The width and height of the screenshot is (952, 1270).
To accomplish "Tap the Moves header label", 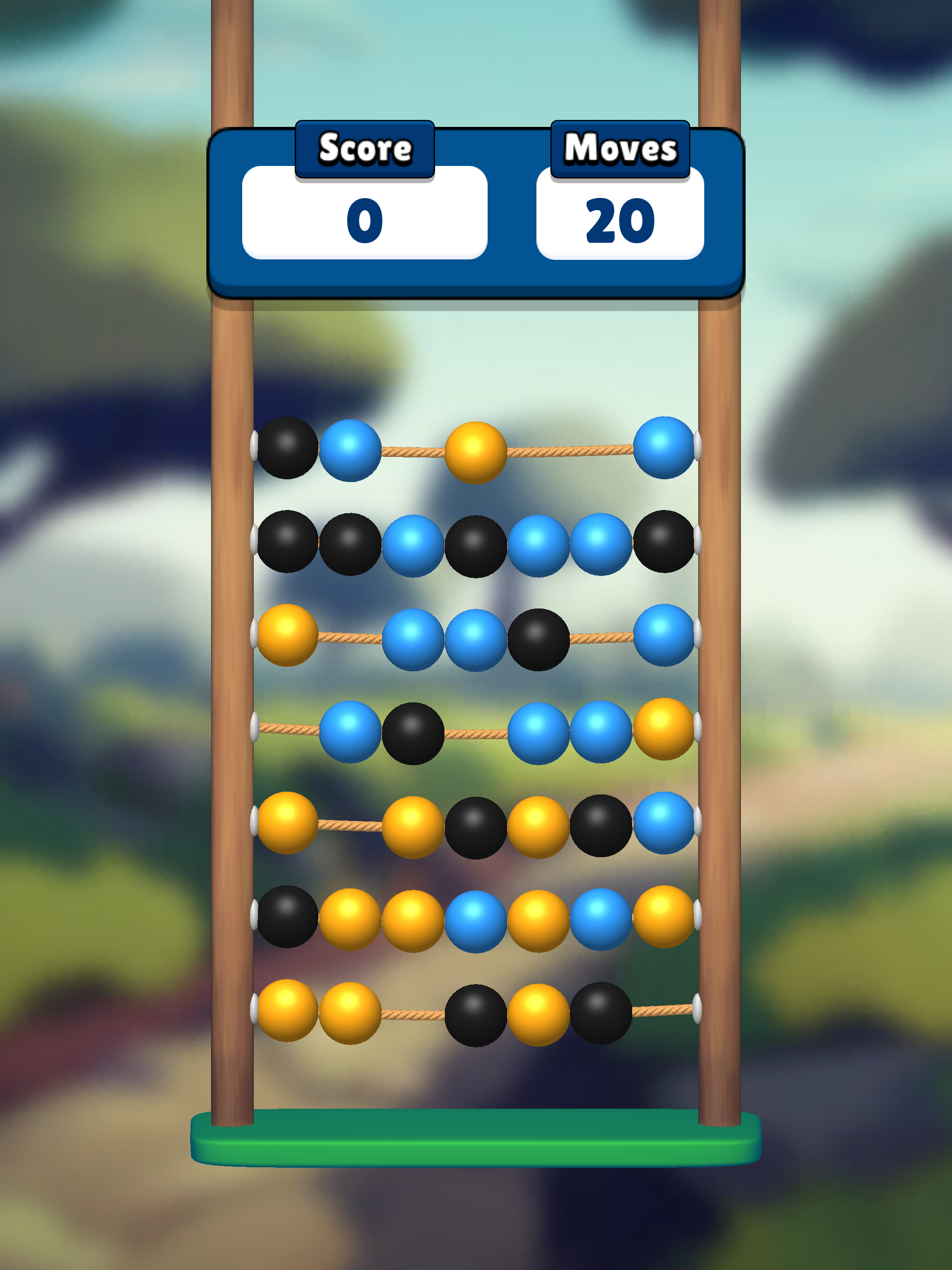I will [x=618, y=148].
